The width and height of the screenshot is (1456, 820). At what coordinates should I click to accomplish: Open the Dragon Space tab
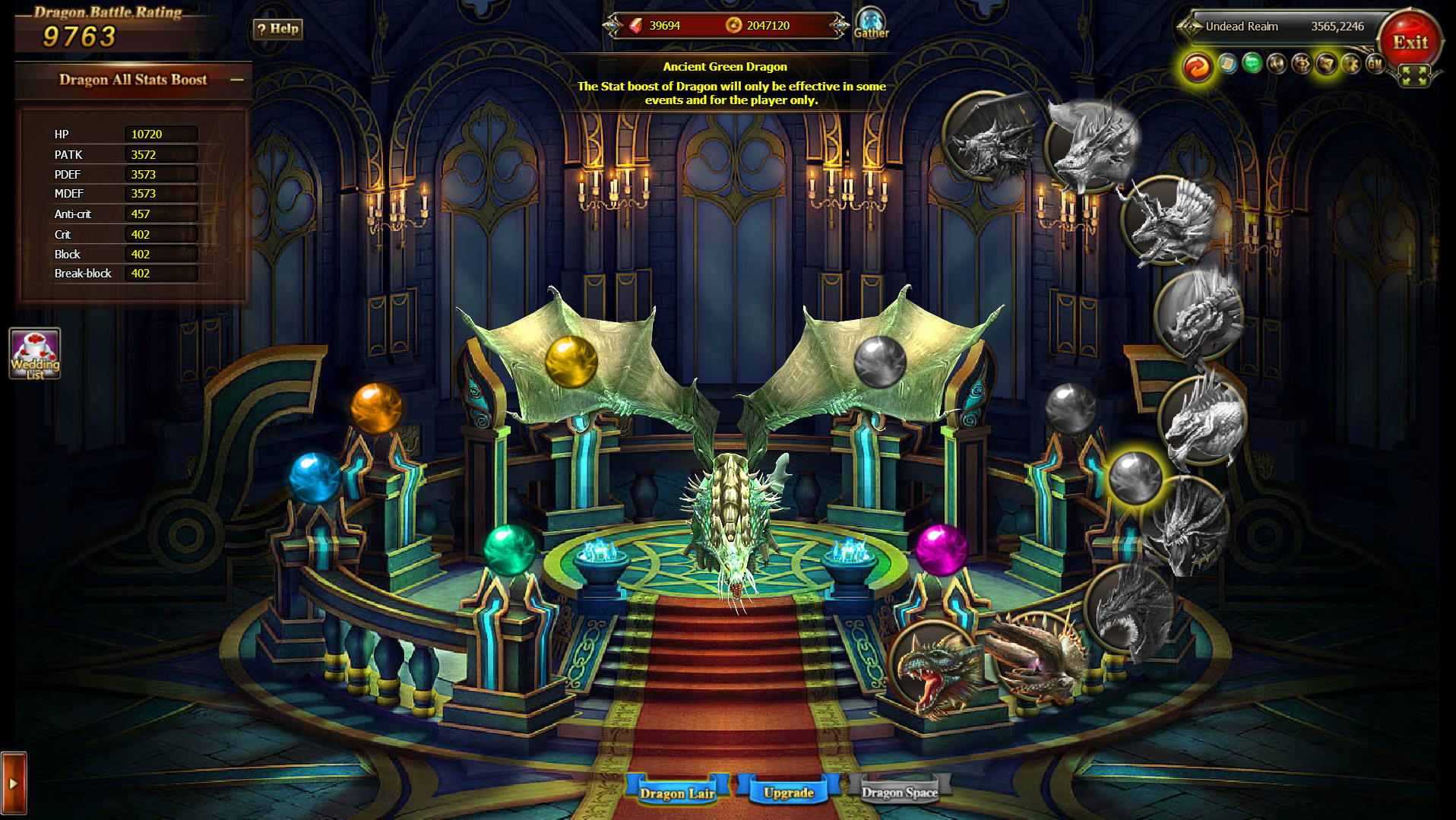pos(900,792)
